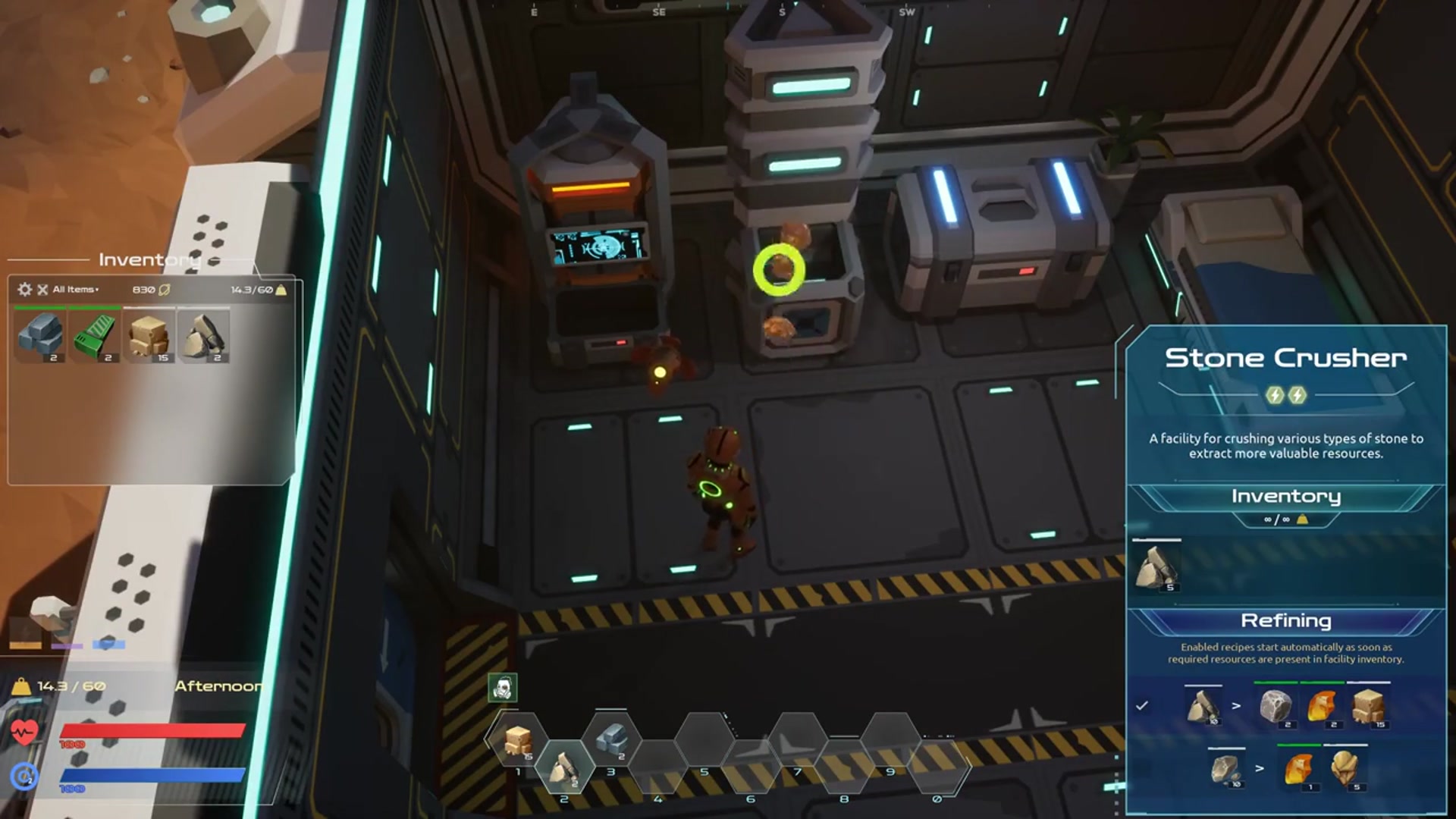This screenshot has width=1456, height=819.
Task: Open the All Items filter dropdown
Action: (75, 290)
